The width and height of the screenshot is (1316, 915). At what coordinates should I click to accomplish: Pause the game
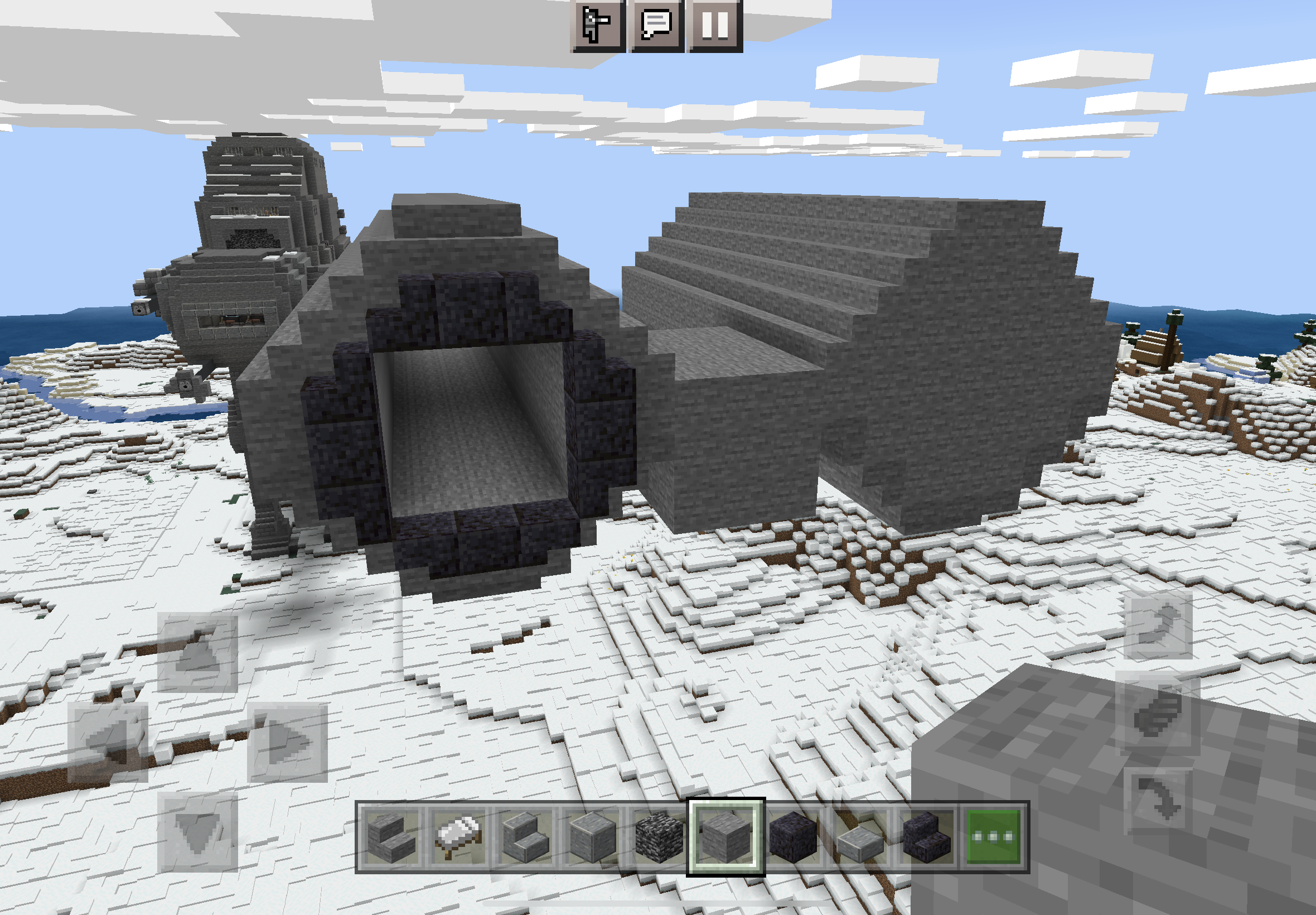click(715, 25)
